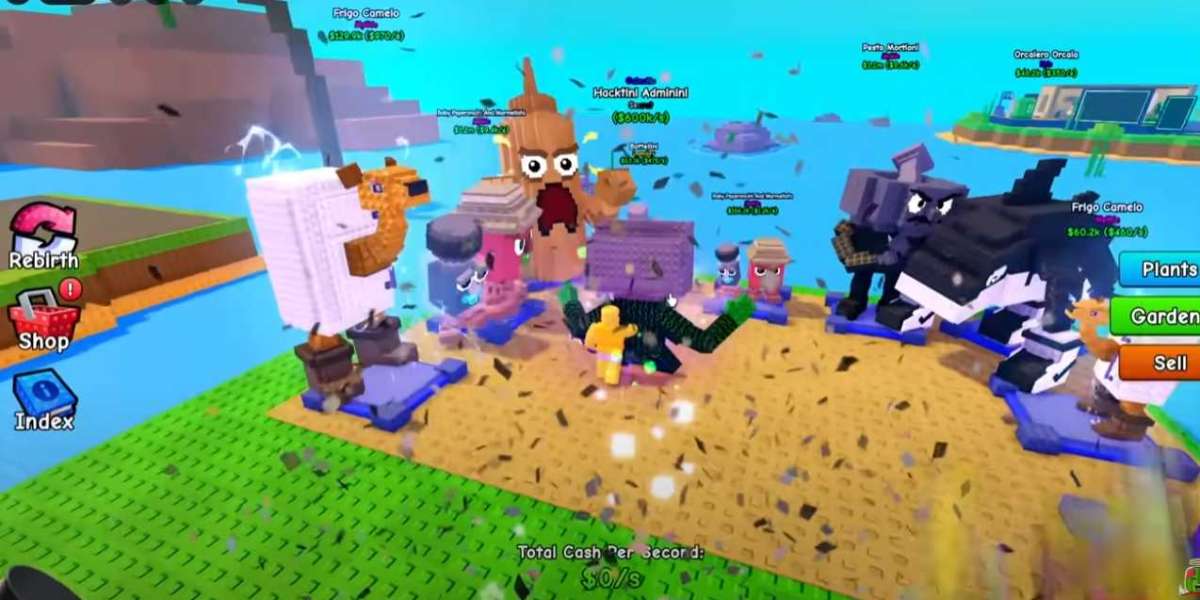Show the Plants panel
1200x600 pixels.
tap(1162, 269)
